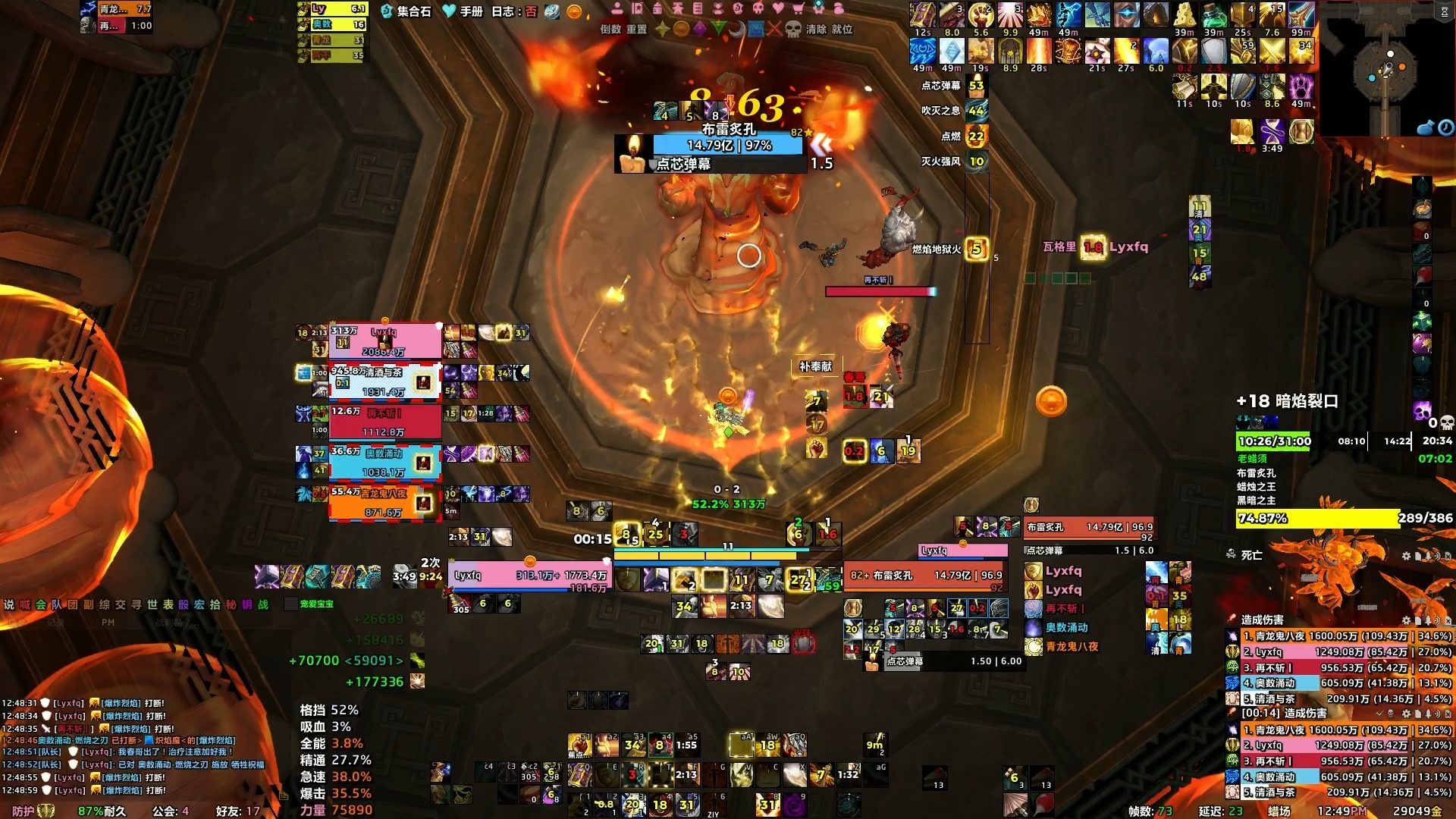
Task: Close the 死亡 deaths meter window
Action: click(1446, 556)
